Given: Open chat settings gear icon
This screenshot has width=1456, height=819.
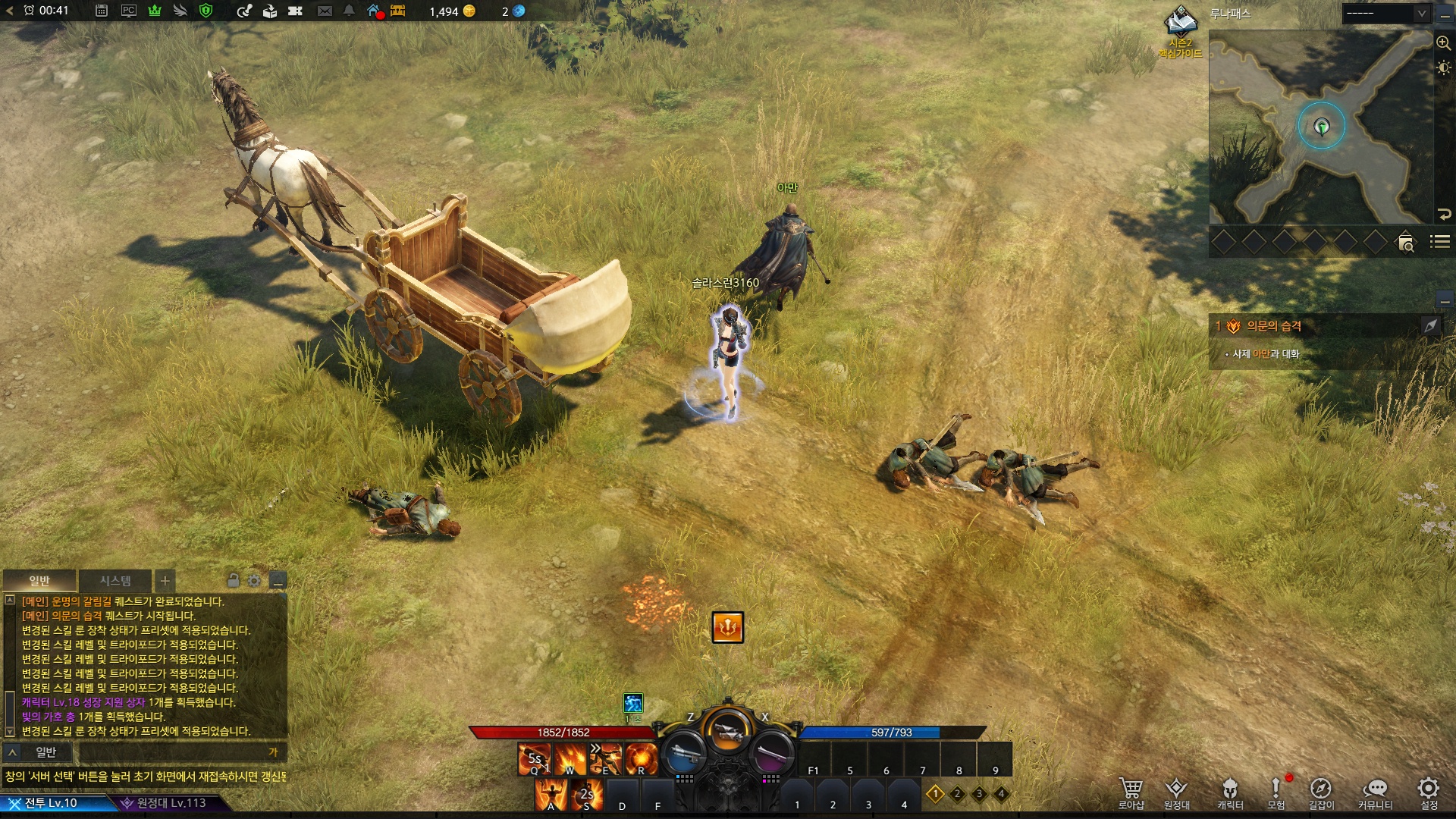Looking at the screenshot, I should (254, 581).
